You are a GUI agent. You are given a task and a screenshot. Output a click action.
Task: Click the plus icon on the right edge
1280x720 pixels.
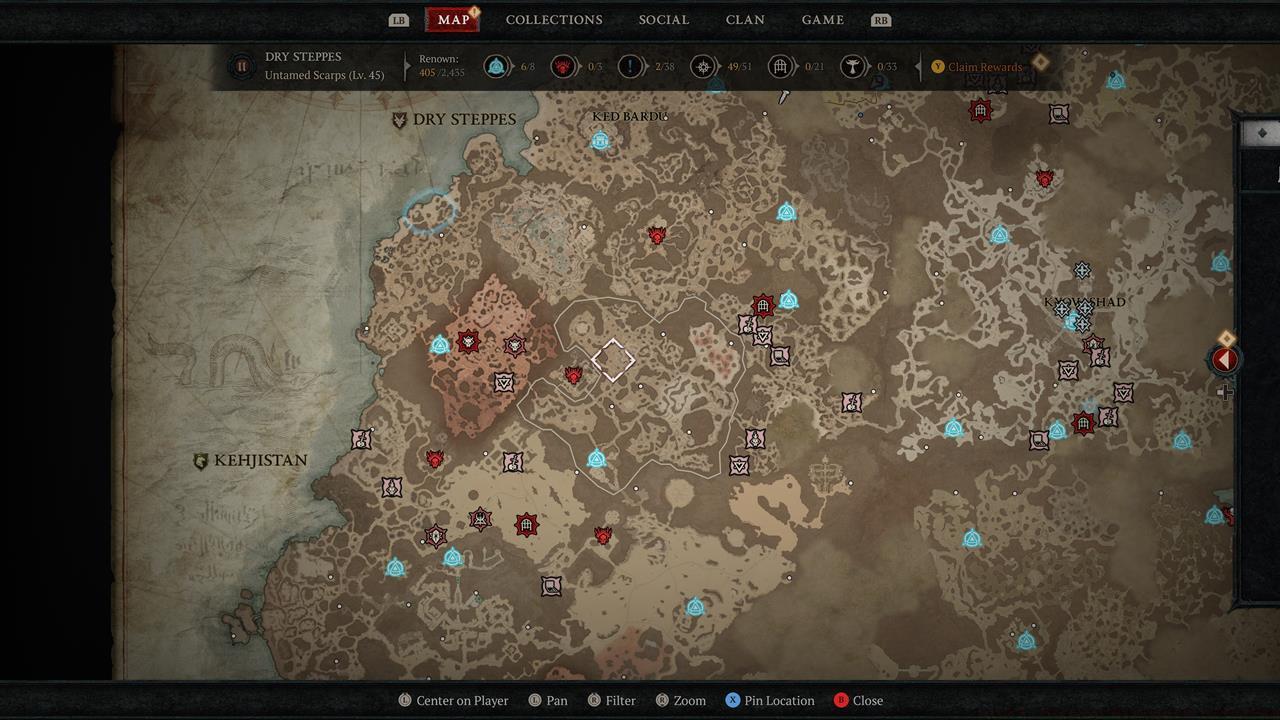click(1228, 393)
